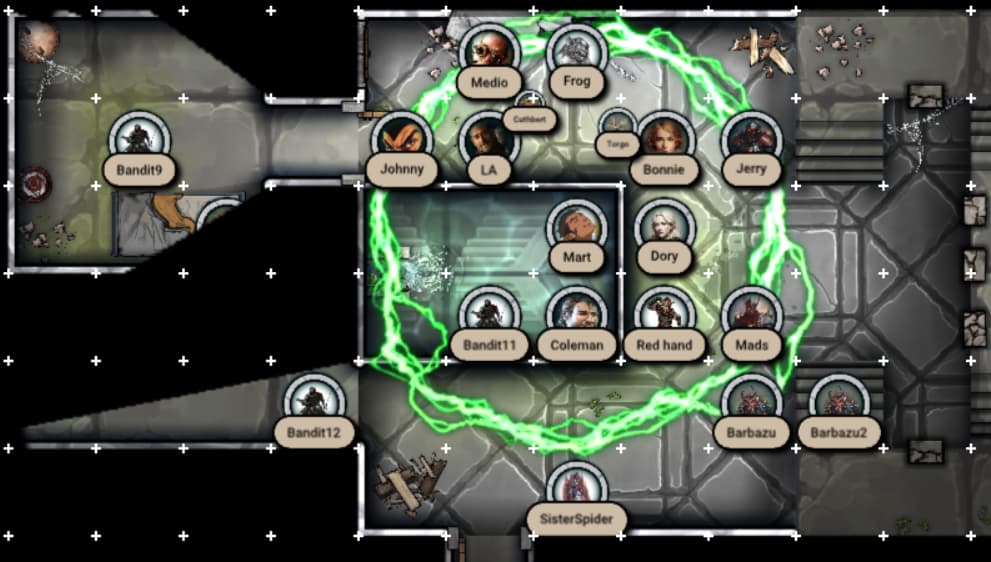
Task: Select the SisterSpider token
Action: [577, 490]
